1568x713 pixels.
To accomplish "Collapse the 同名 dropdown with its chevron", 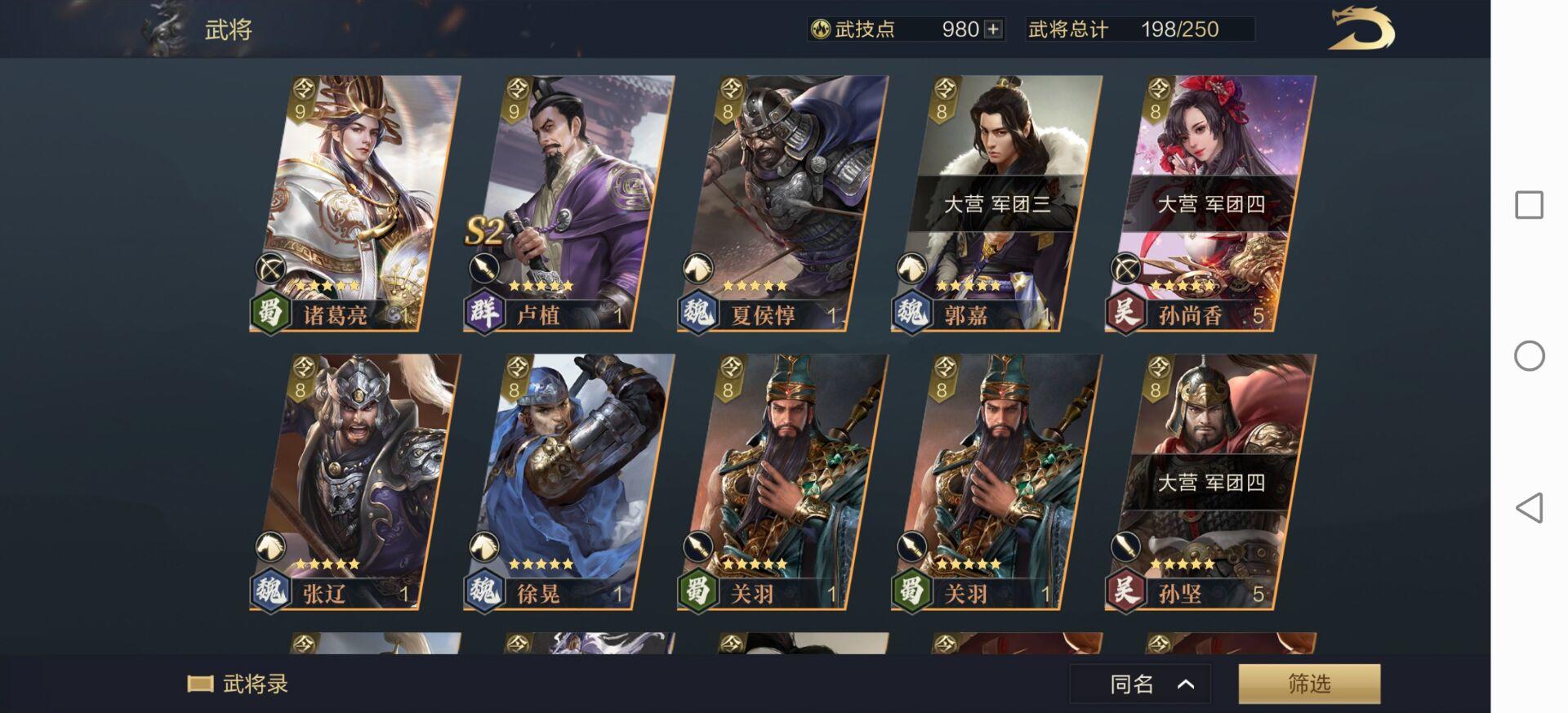I will click(1183, 686).
